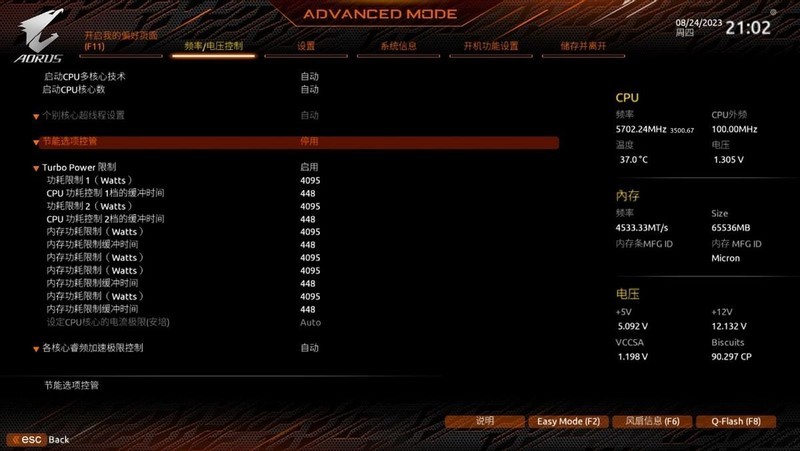Select the 功耗限制 2 (Watts) value
Viewport: 800px width, 451px height.
309,206
